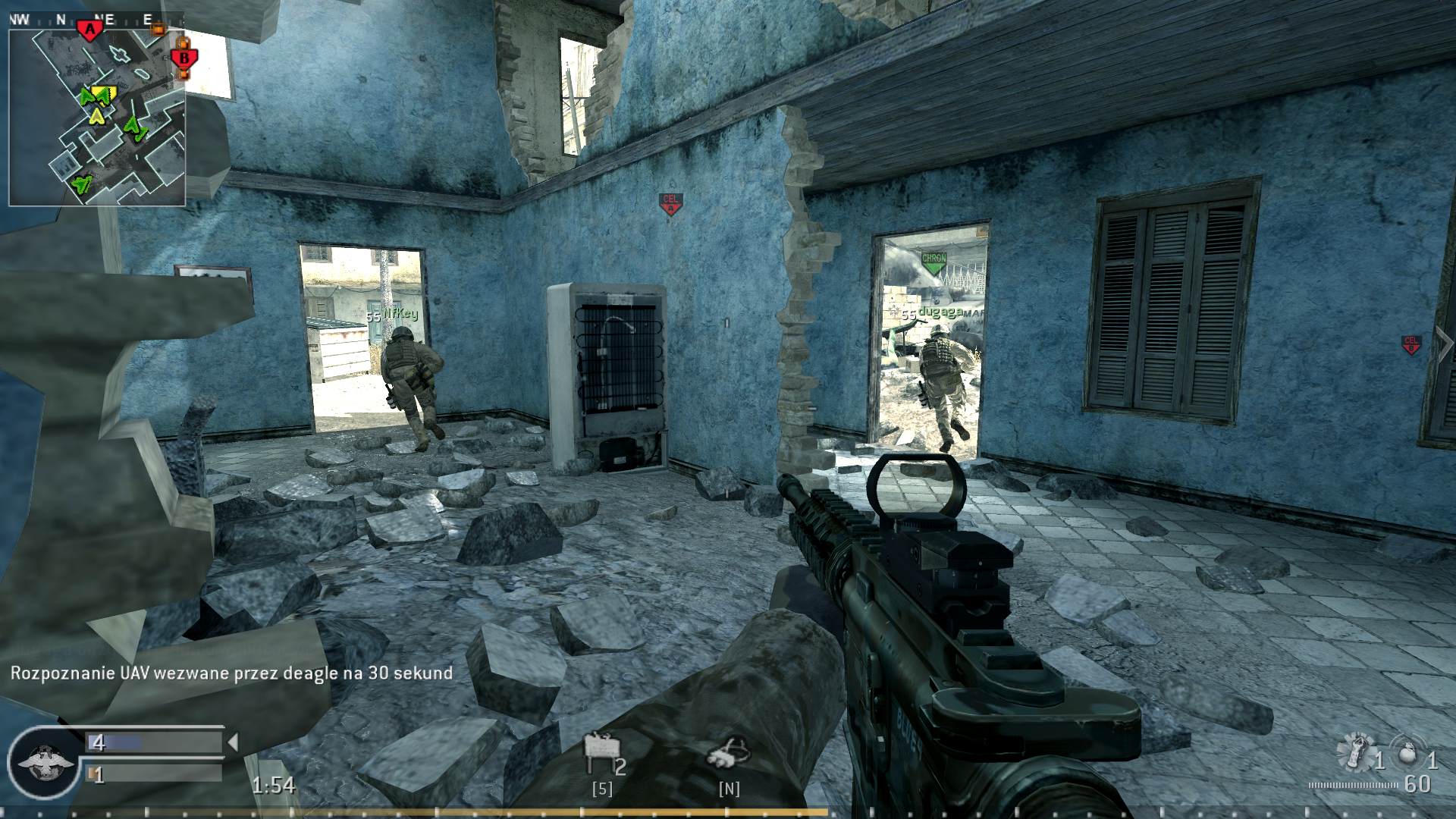Click the red B flag on minimap
Image resolution: width=1456 pixels, height=819 pixels.
185,57
